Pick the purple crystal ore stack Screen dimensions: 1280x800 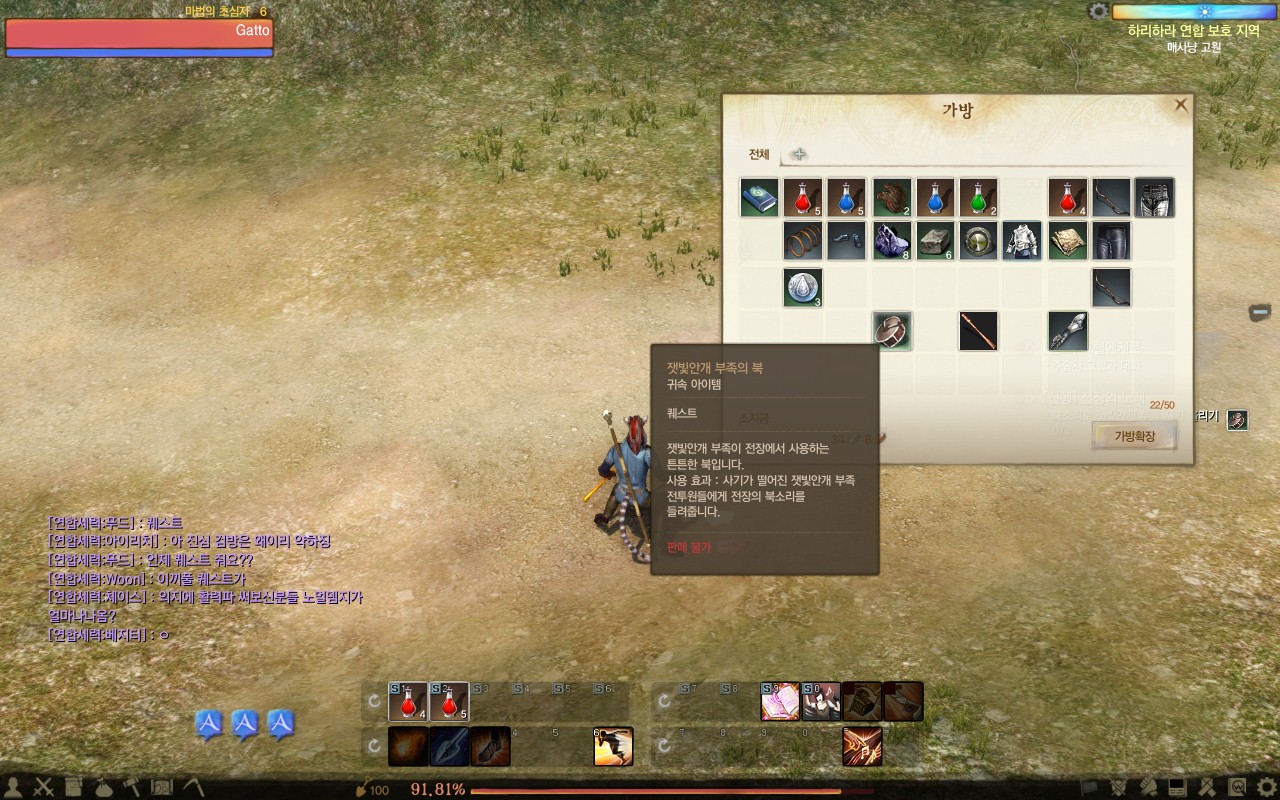pos(891,241)
